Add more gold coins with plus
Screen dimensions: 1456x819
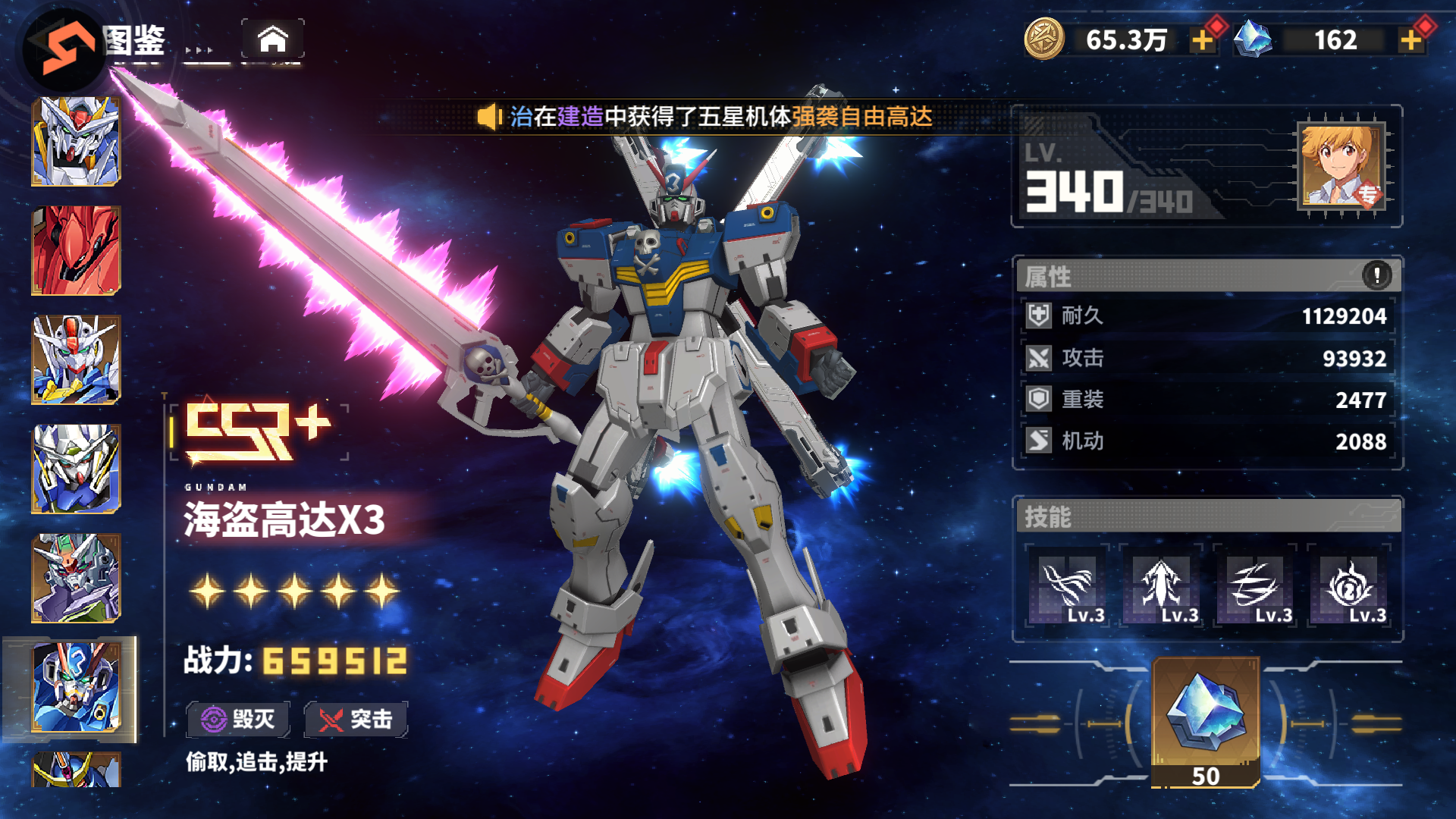click(1202, 40)
